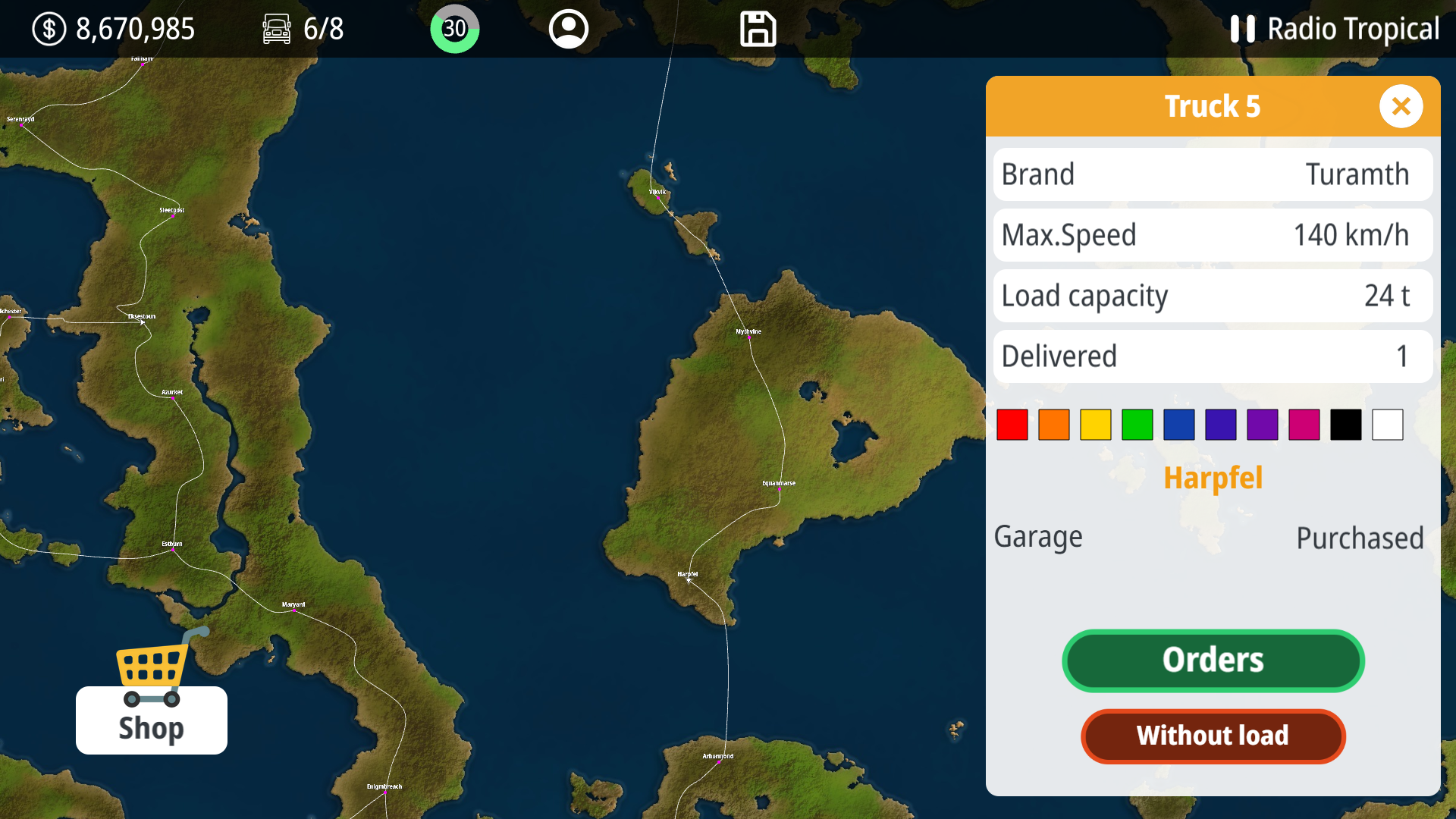Viewport: 1456px width, 819px height.
Task: Select the green truck color swatch
Action: (x=1137, y=424)
